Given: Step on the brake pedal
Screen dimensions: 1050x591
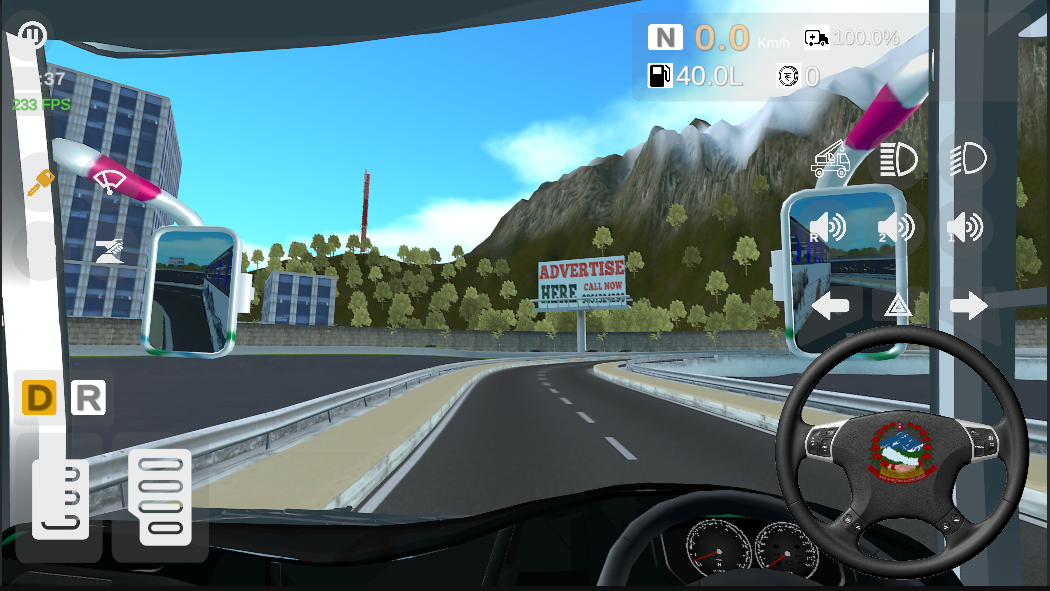Looking at the screenshot, I should click(60, 498).
